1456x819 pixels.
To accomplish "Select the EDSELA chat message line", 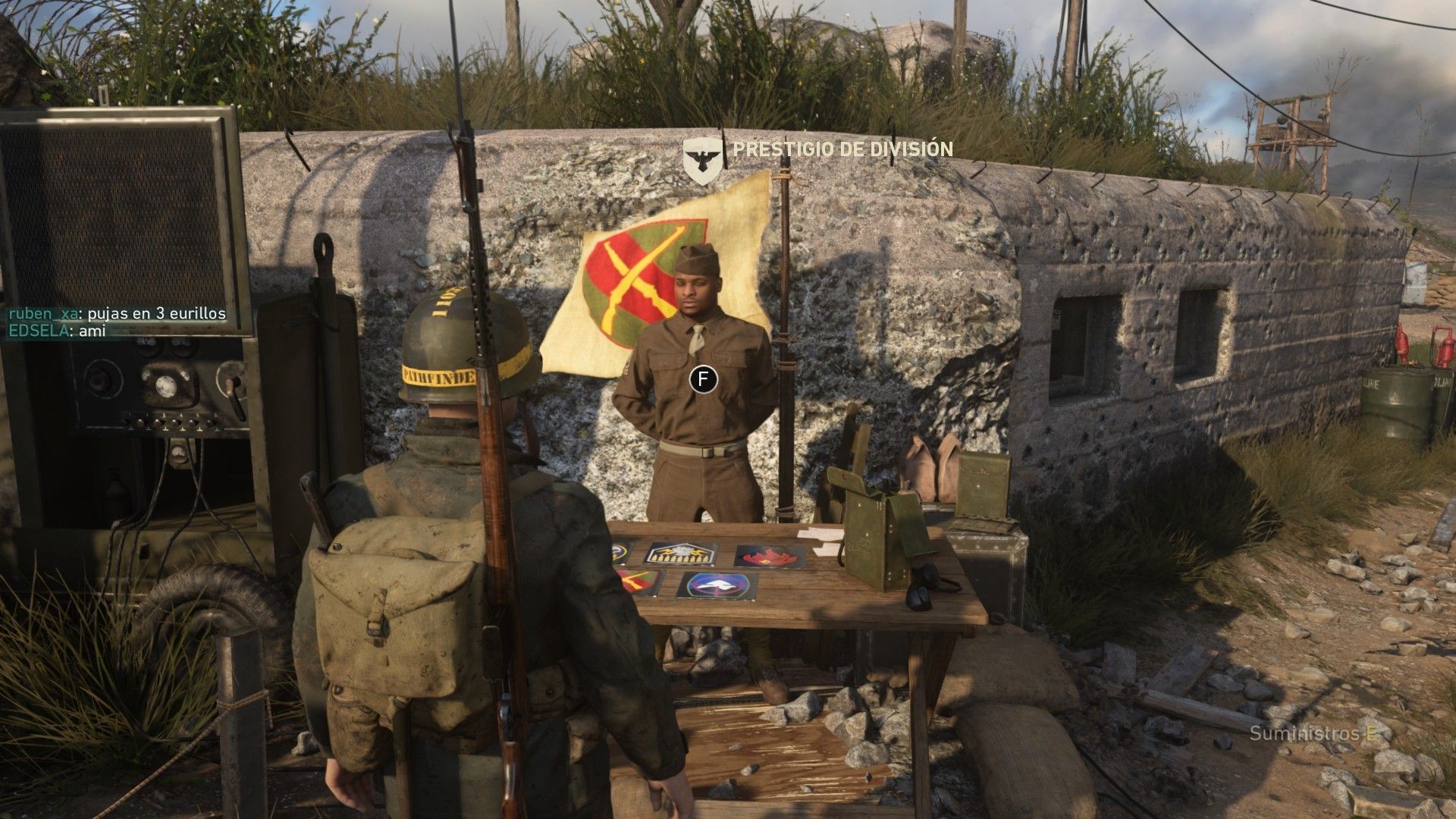I will tap(58, 331).
